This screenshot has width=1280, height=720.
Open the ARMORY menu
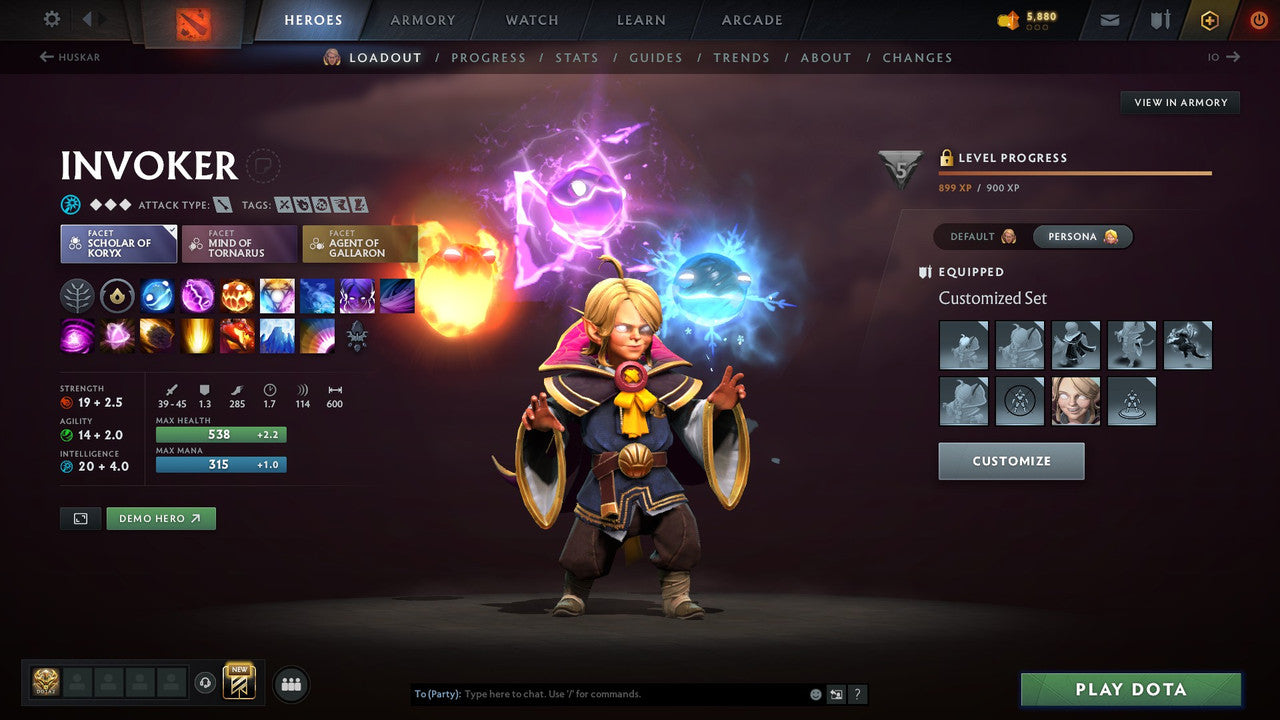point(421,19)
